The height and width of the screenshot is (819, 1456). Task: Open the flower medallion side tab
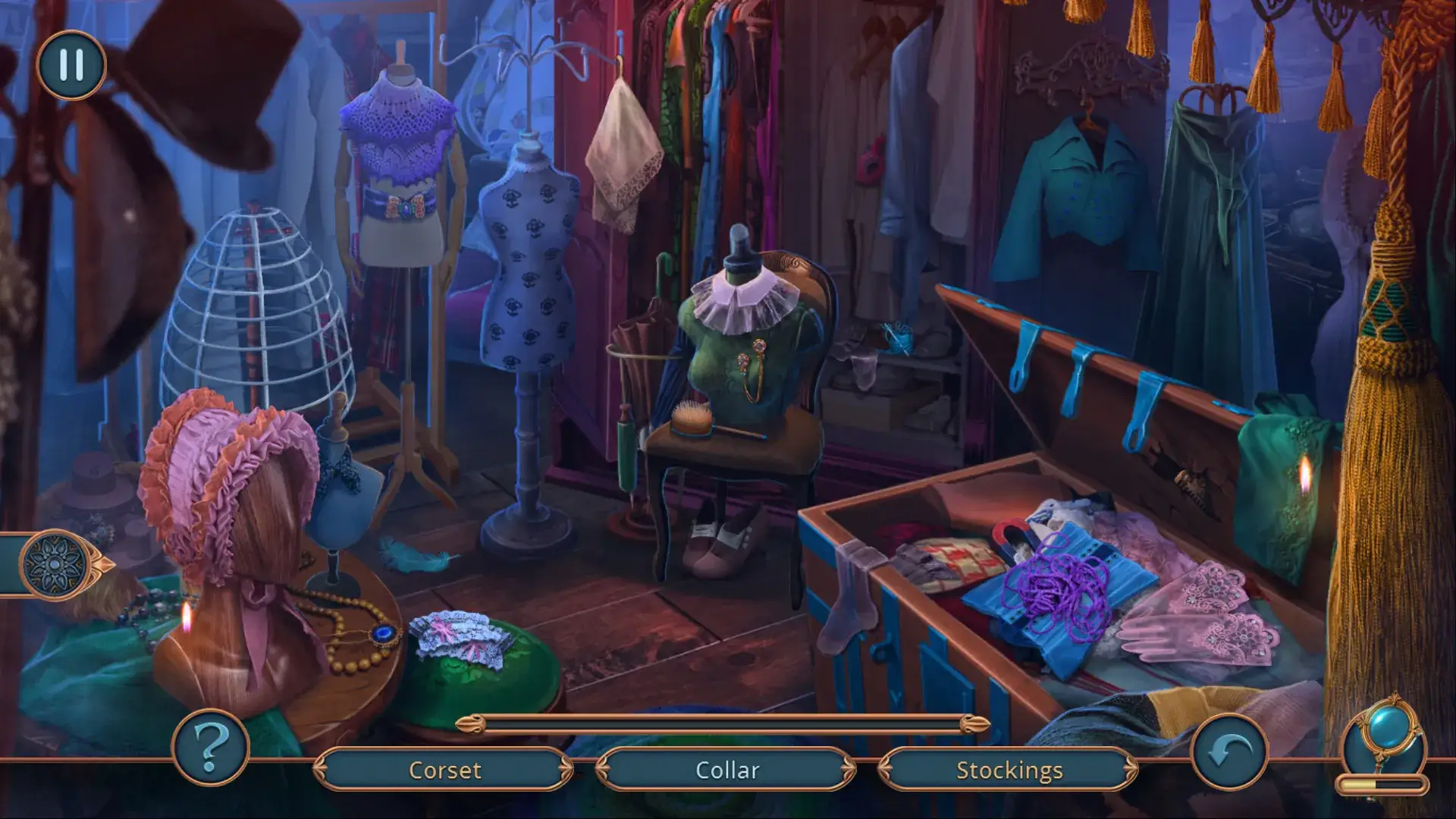click(55, 564)
